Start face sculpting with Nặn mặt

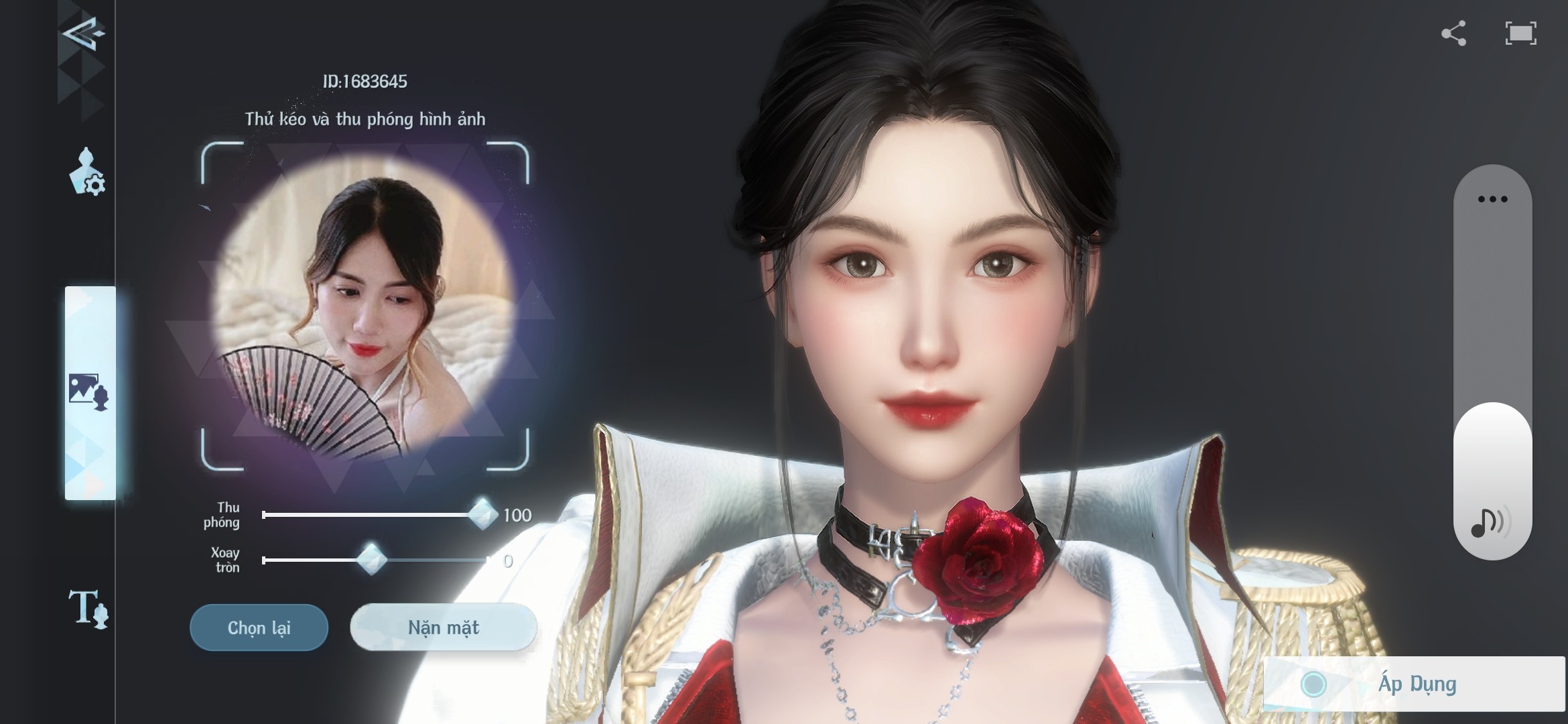[443, 627]
